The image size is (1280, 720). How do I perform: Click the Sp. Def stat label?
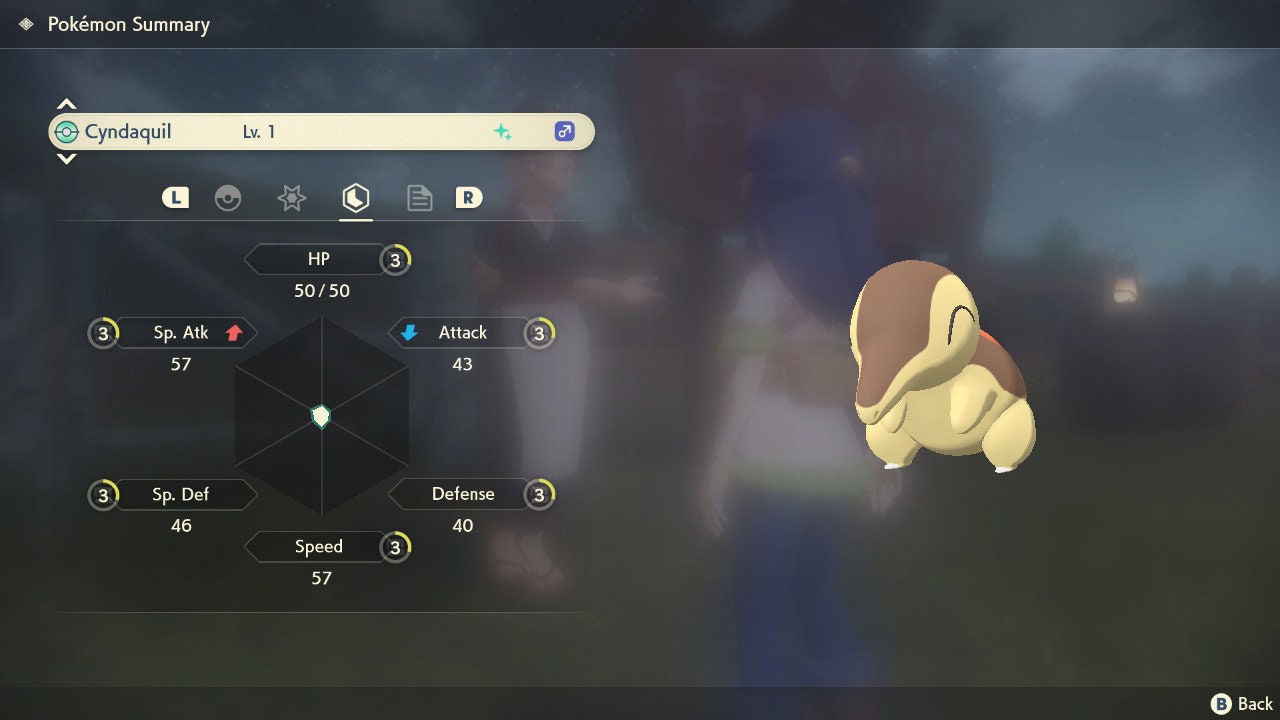181,494
